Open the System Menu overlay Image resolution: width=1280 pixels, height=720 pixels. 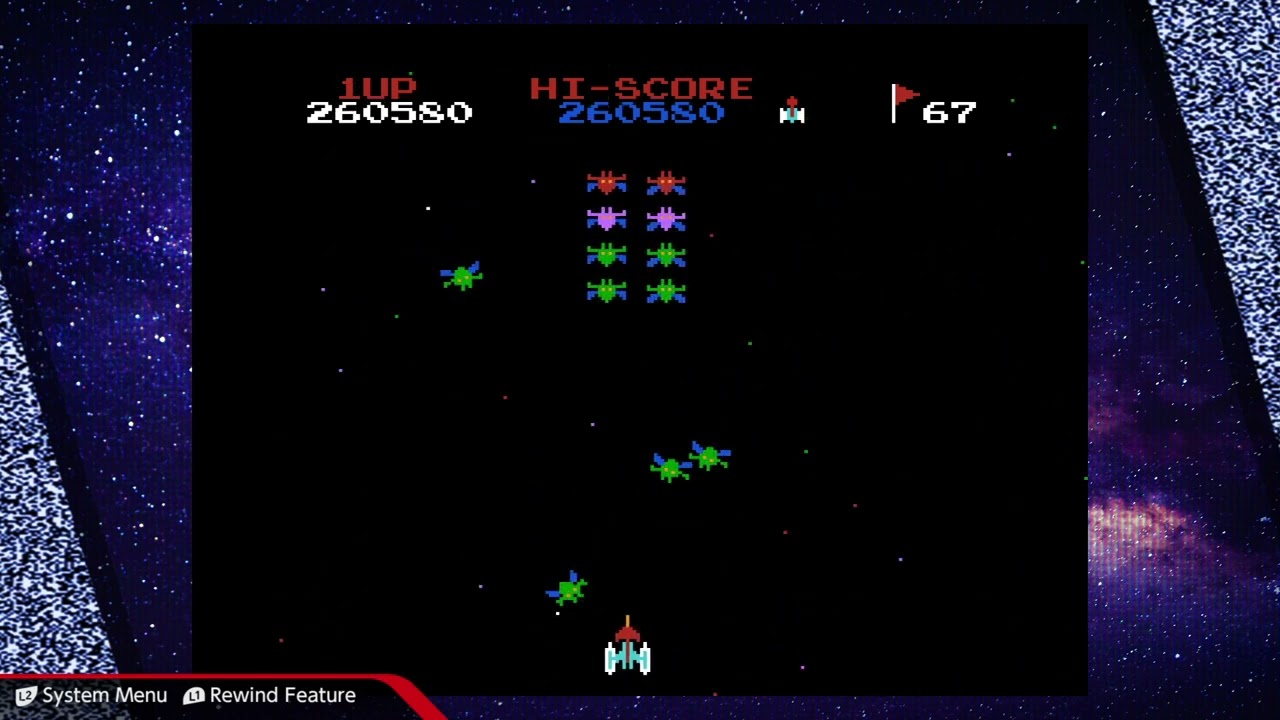(91, 695)
